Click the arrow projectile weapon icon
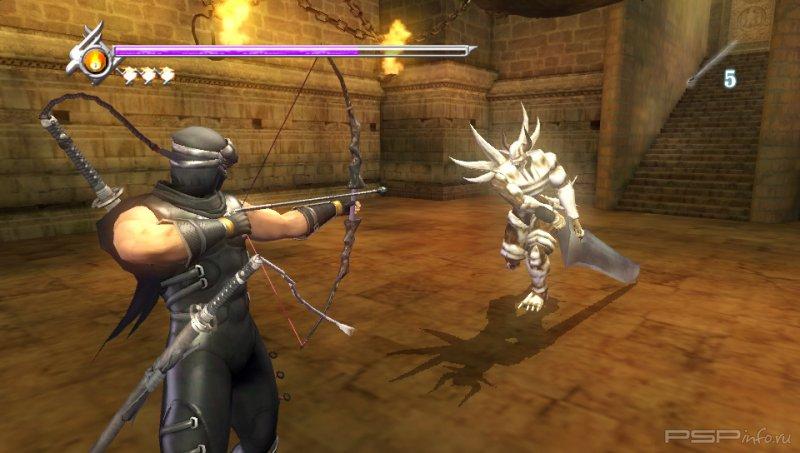The height and width of the screenshot is (453, 800). point(709,65)
